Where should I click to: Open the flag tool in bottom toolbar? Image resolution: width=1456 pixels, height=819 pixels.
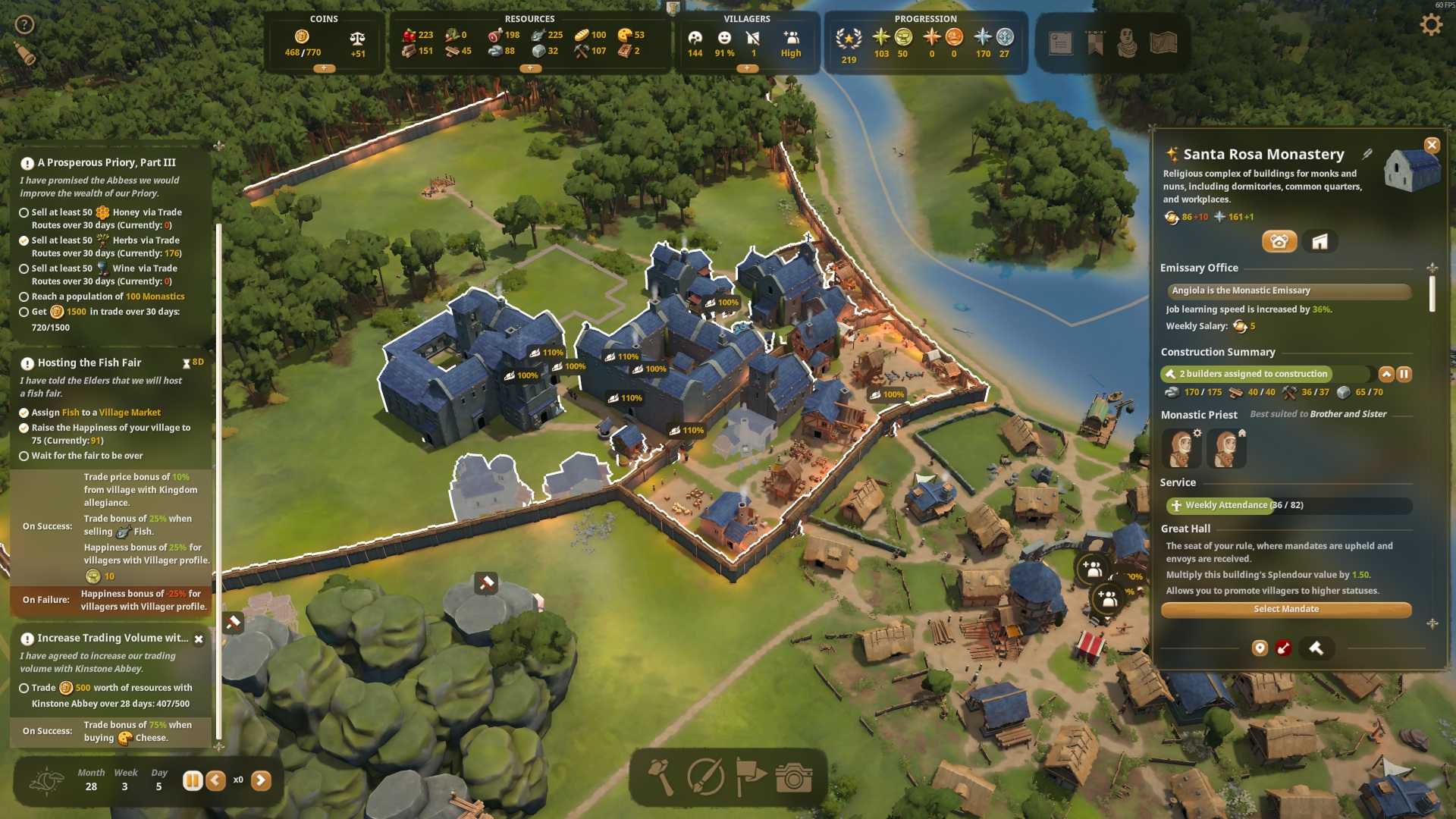coord(750,777)
